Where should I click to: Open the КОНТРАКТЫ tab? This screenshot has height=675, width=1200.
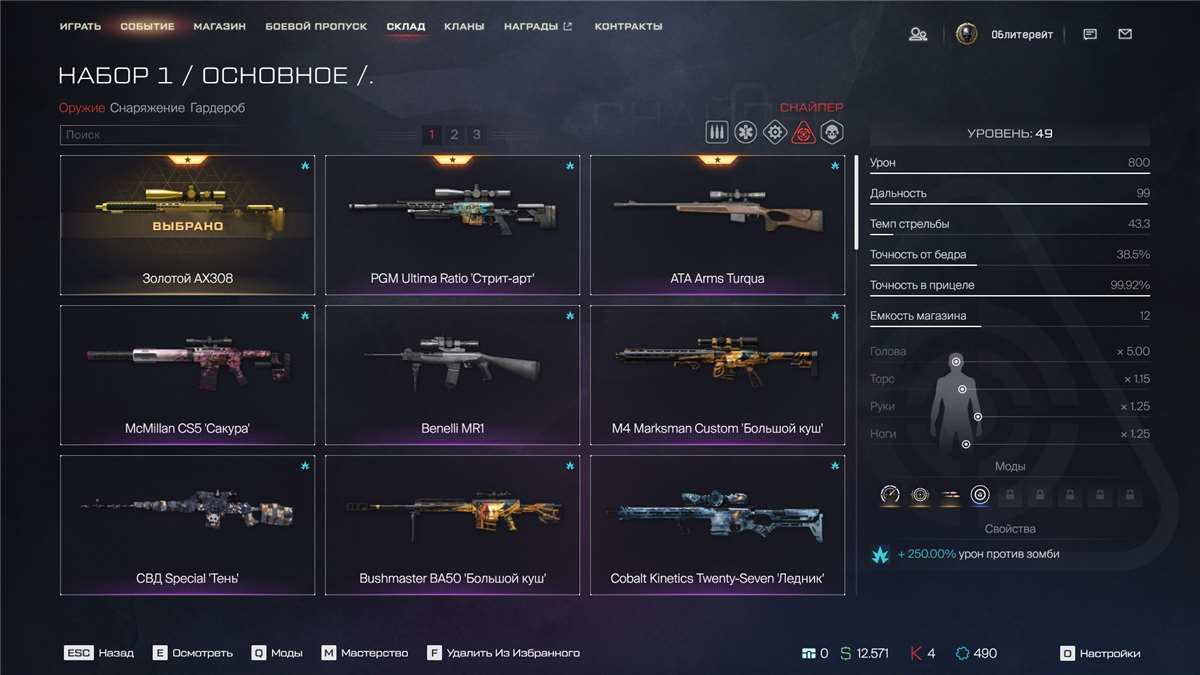coord(628,26)
